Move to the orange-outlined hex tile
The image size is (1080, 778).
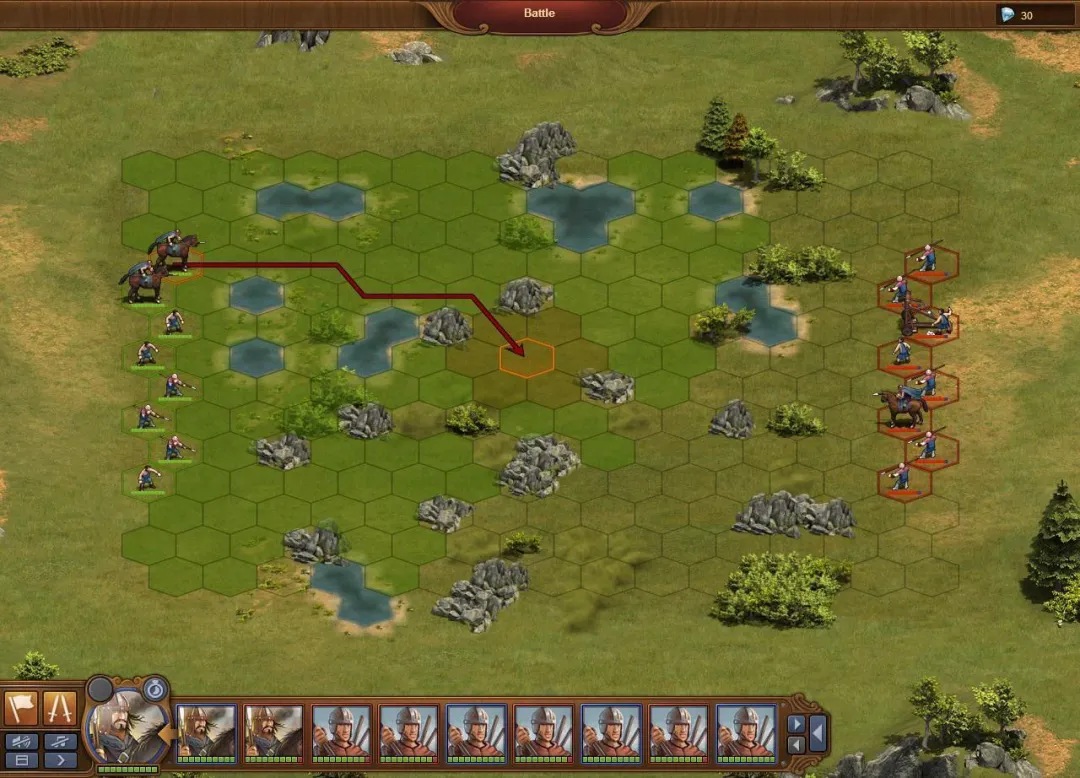[526, 358]
